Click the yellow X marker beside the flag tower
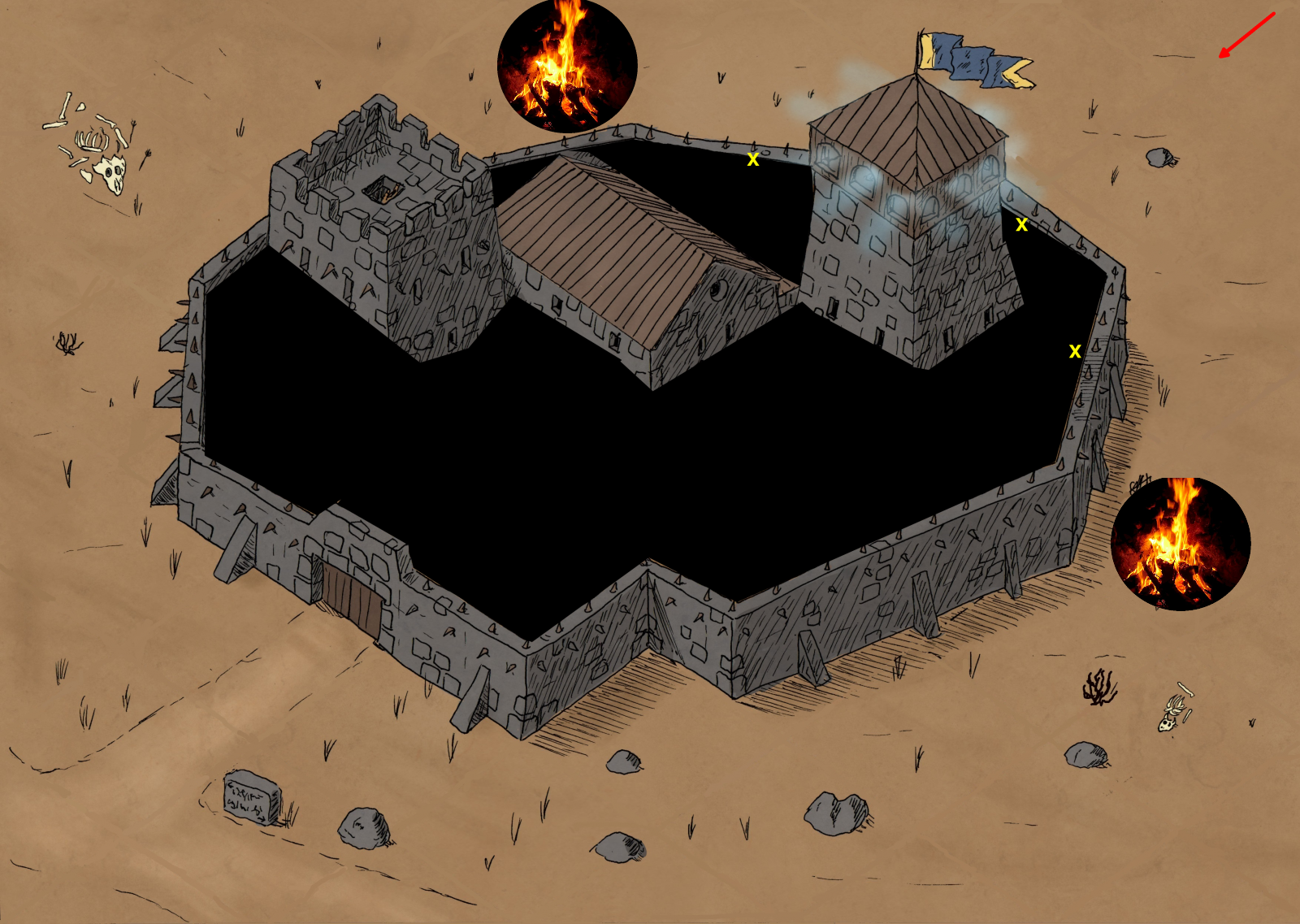 tap(1021, 225)
